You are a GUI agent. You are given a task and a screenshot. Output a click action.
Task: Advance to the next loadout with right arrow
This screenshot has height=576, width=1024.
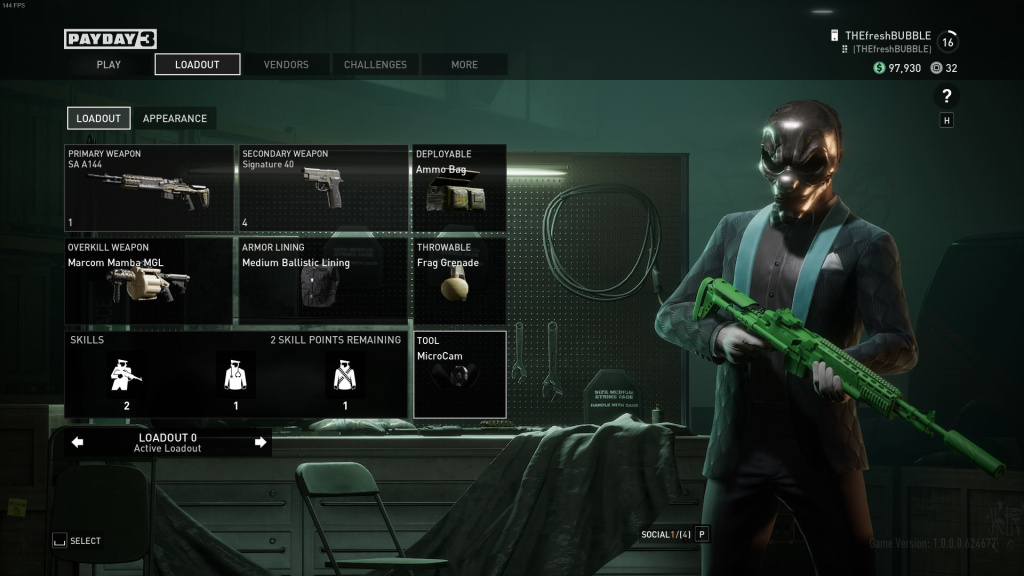261,442
